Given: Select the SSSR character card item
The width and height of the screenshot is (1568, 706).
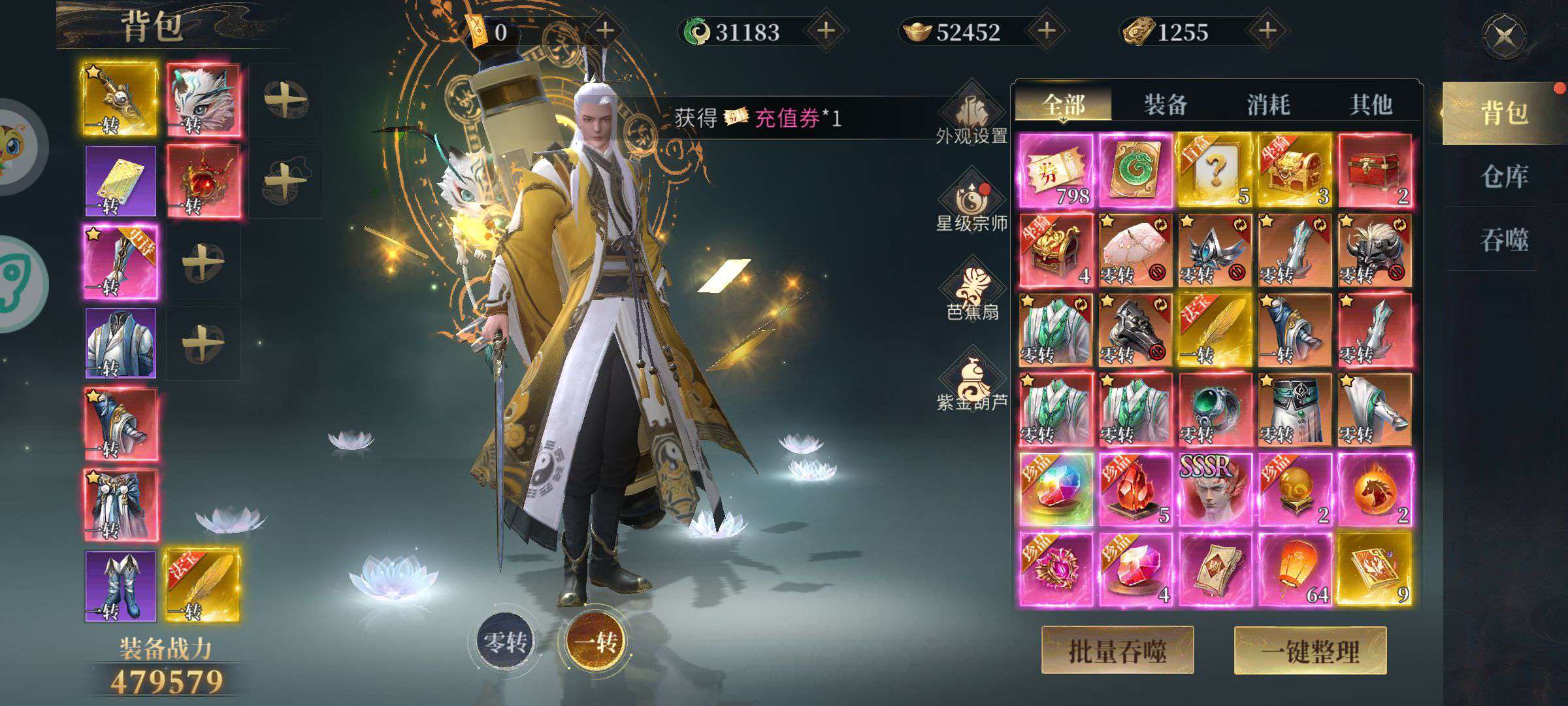Looking at the screenshot, I should (1215, 490).
